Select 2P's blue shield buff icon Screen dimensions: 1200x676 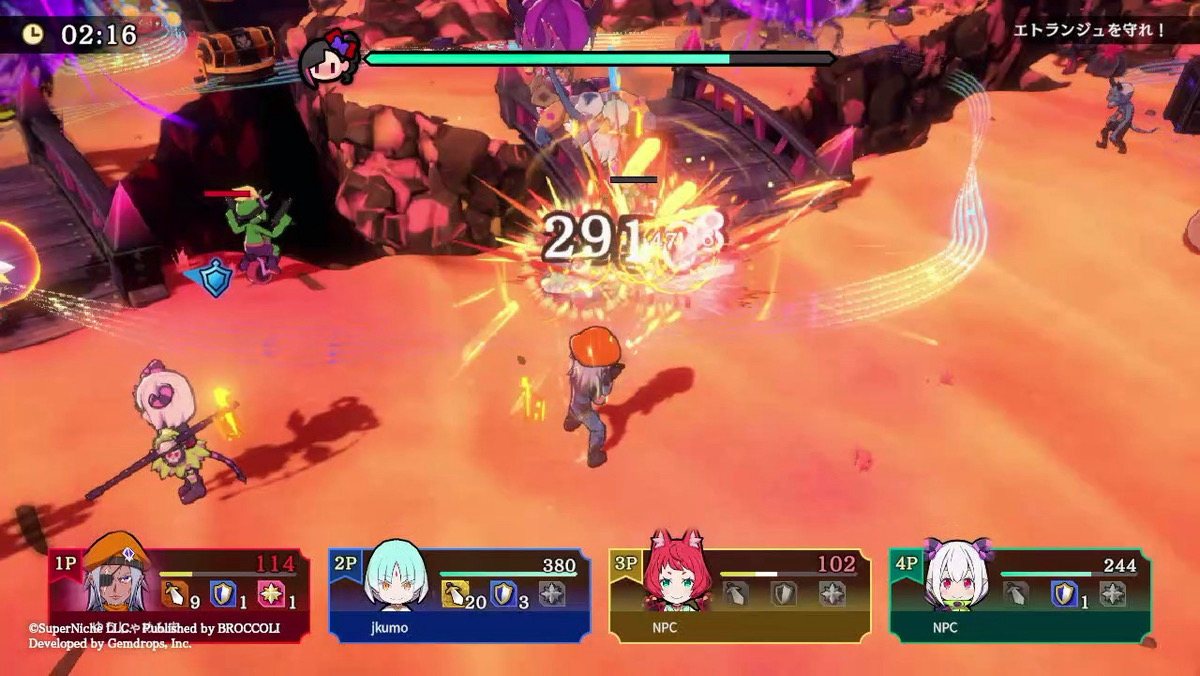pos(503,594)
